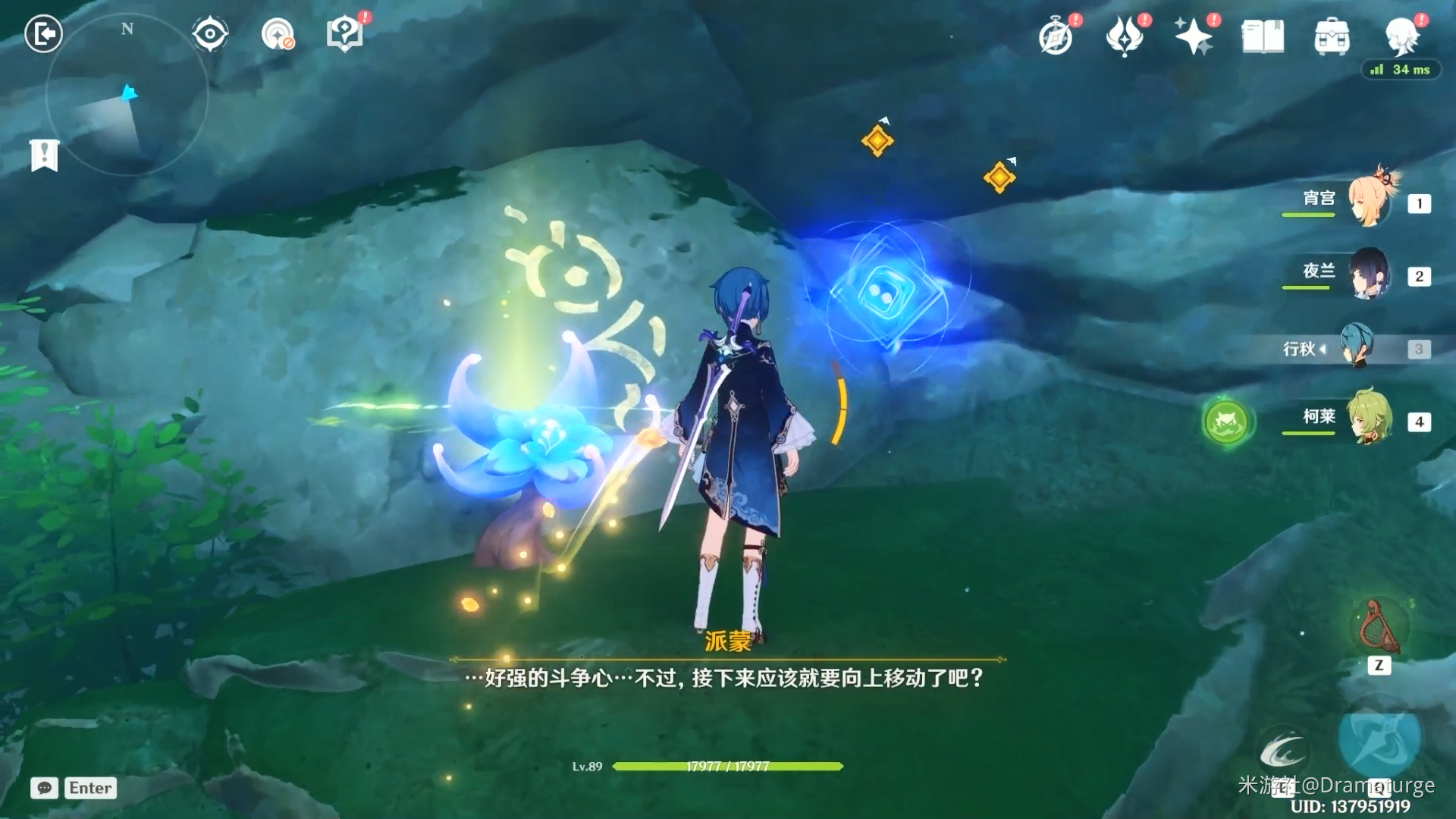
Task: Click the green cat-face icon beside 柯莱
Action: [1226, 421]
